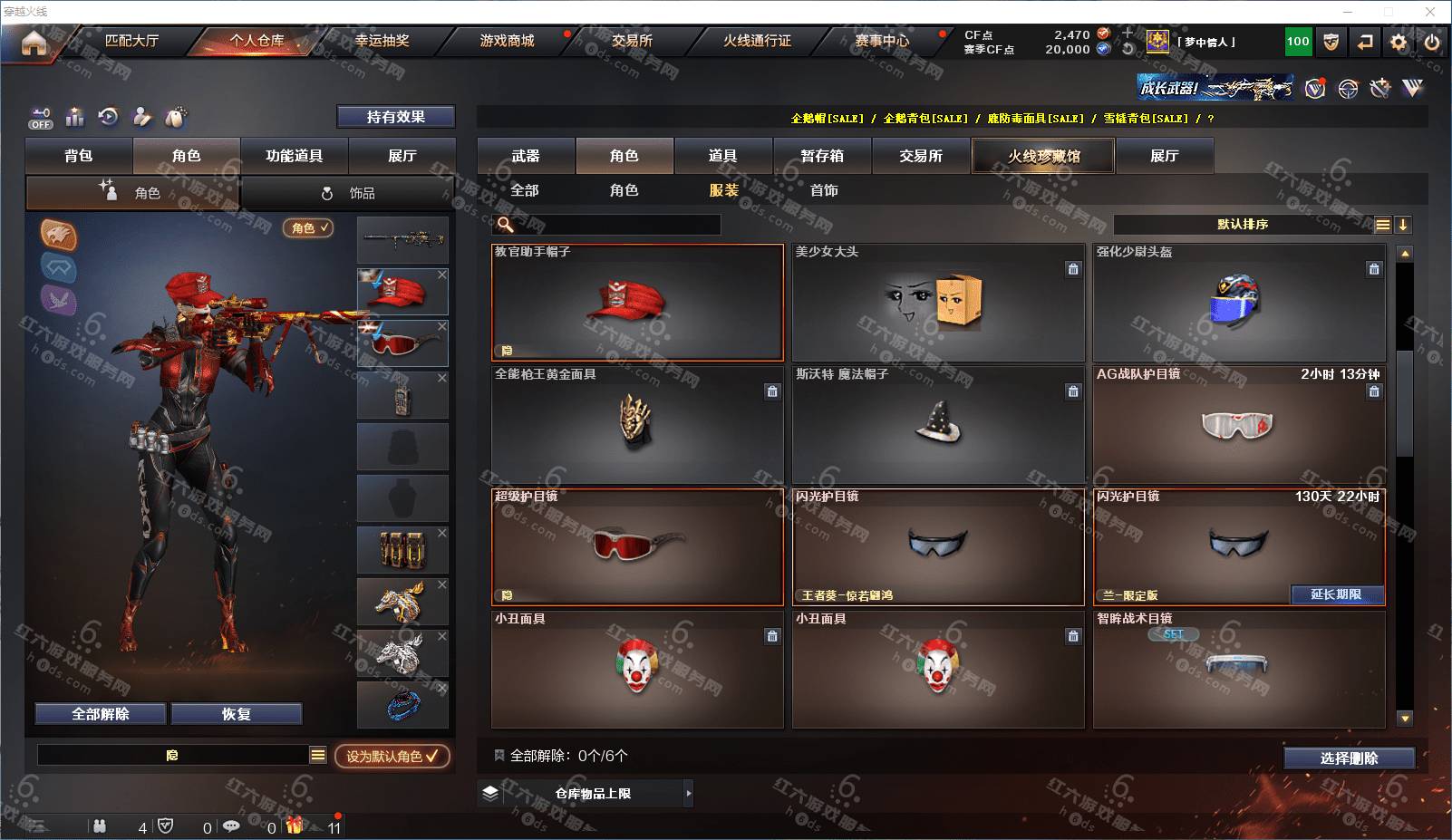Open the gear settings icon
Viewport: 1452px width, 840px height.
(x=1399, y=42)
